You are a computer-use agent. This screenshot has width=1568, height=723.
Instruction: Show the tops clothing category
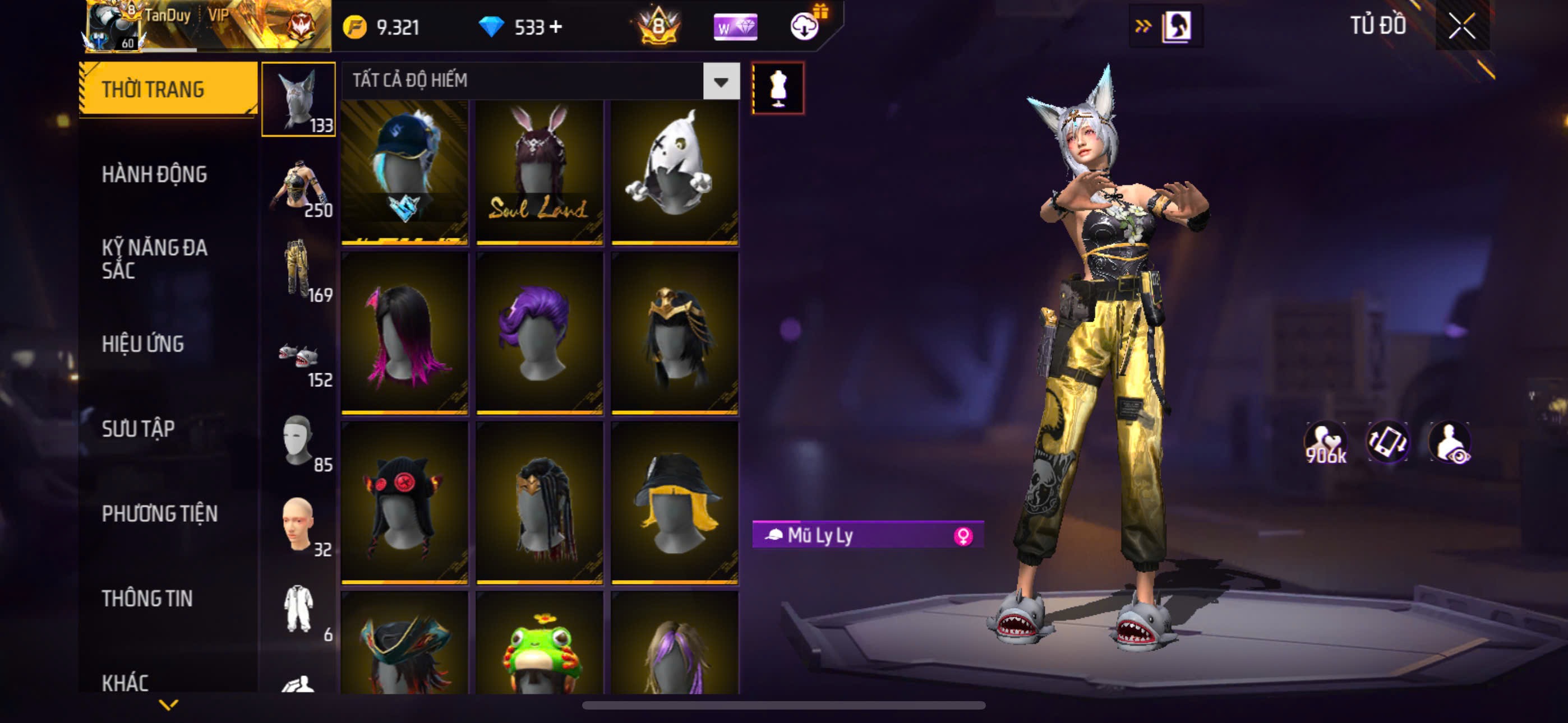tap(298, 186)
